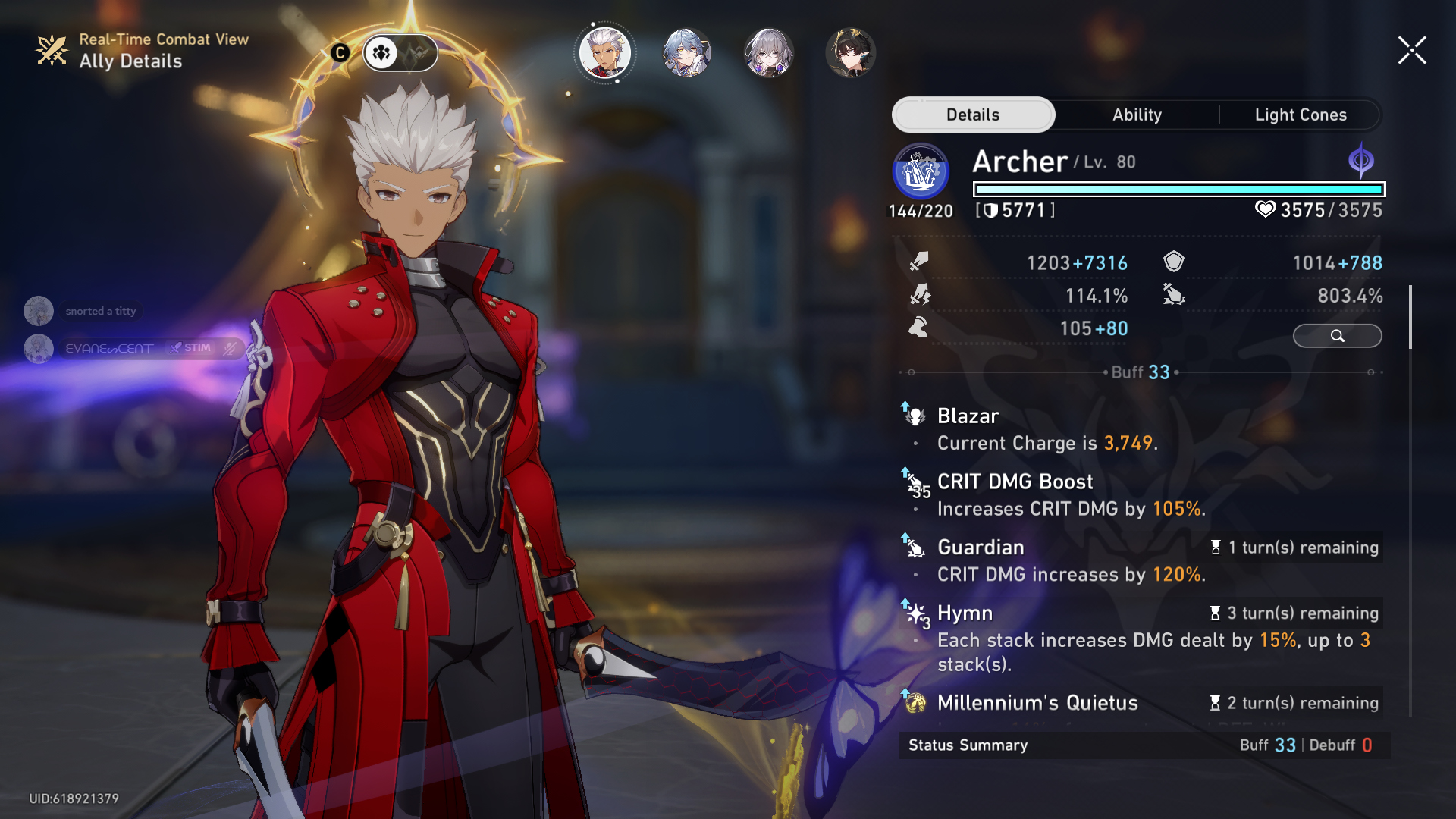Open the Status Summary bar

(1144, 745)
